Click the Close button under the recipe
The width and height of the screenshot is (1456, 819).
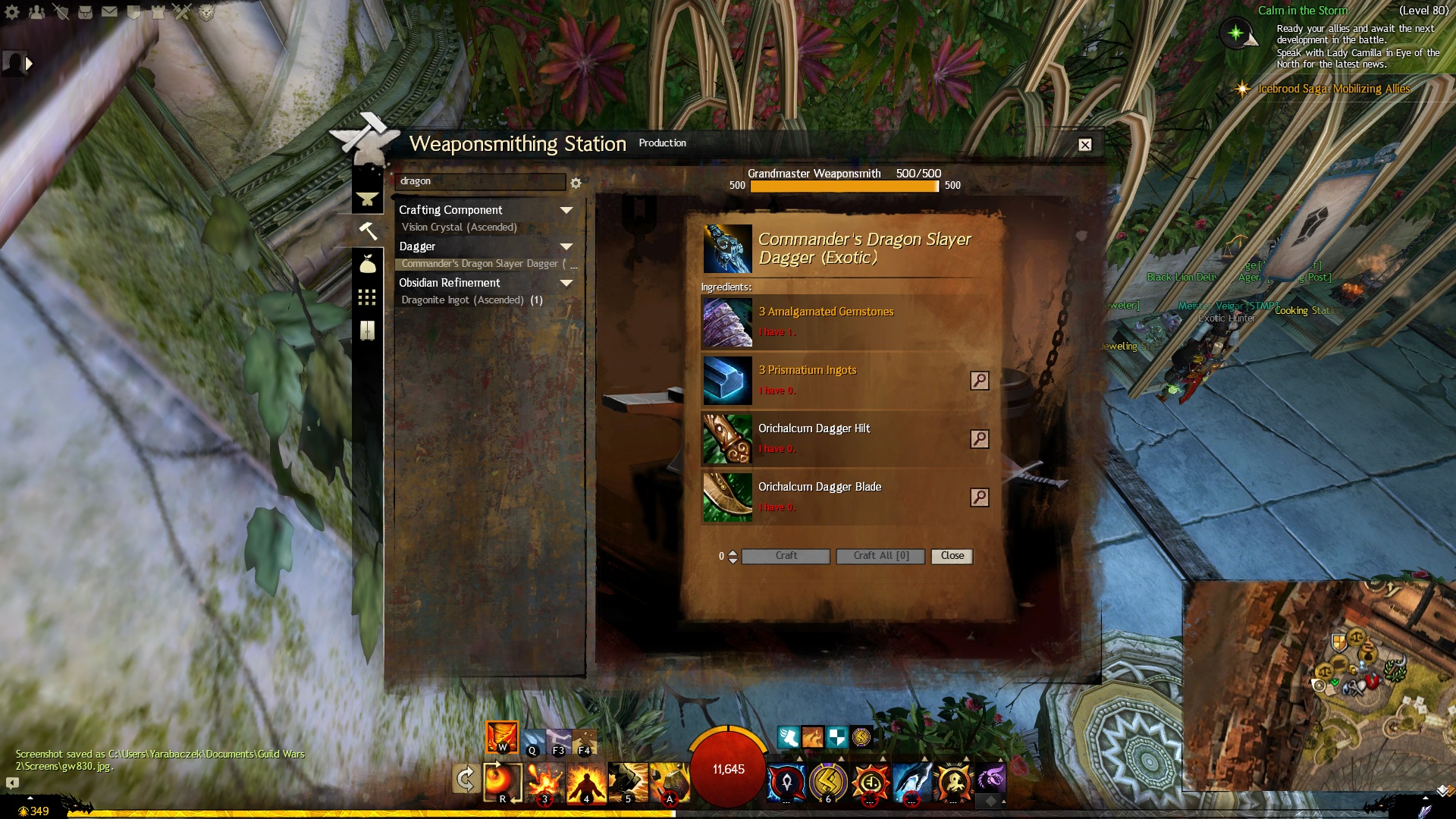[x=952, y=556]
